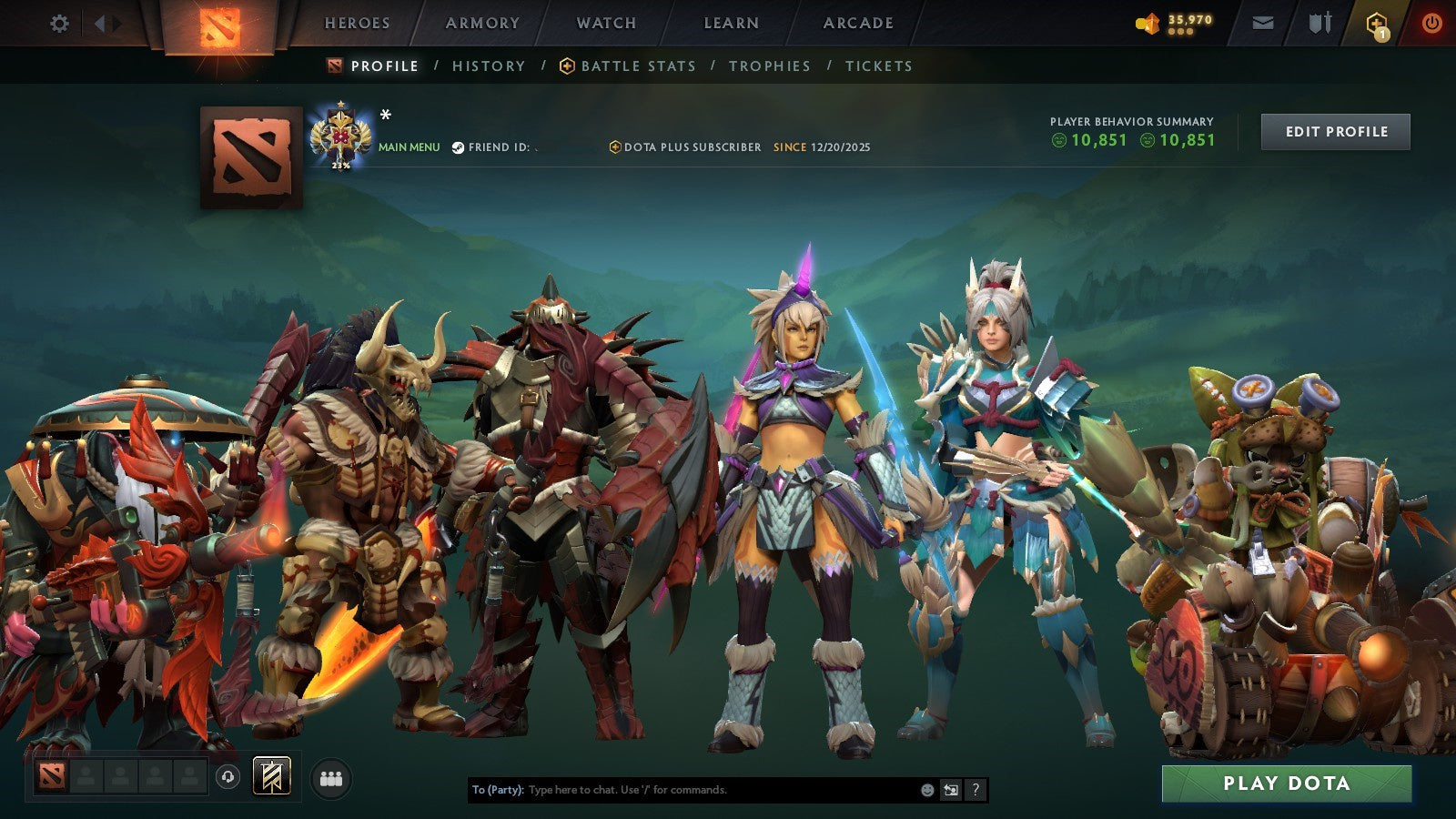Open the find party group icon
This screenshot has height=819, width=1456.
click(x=331, y=780)
